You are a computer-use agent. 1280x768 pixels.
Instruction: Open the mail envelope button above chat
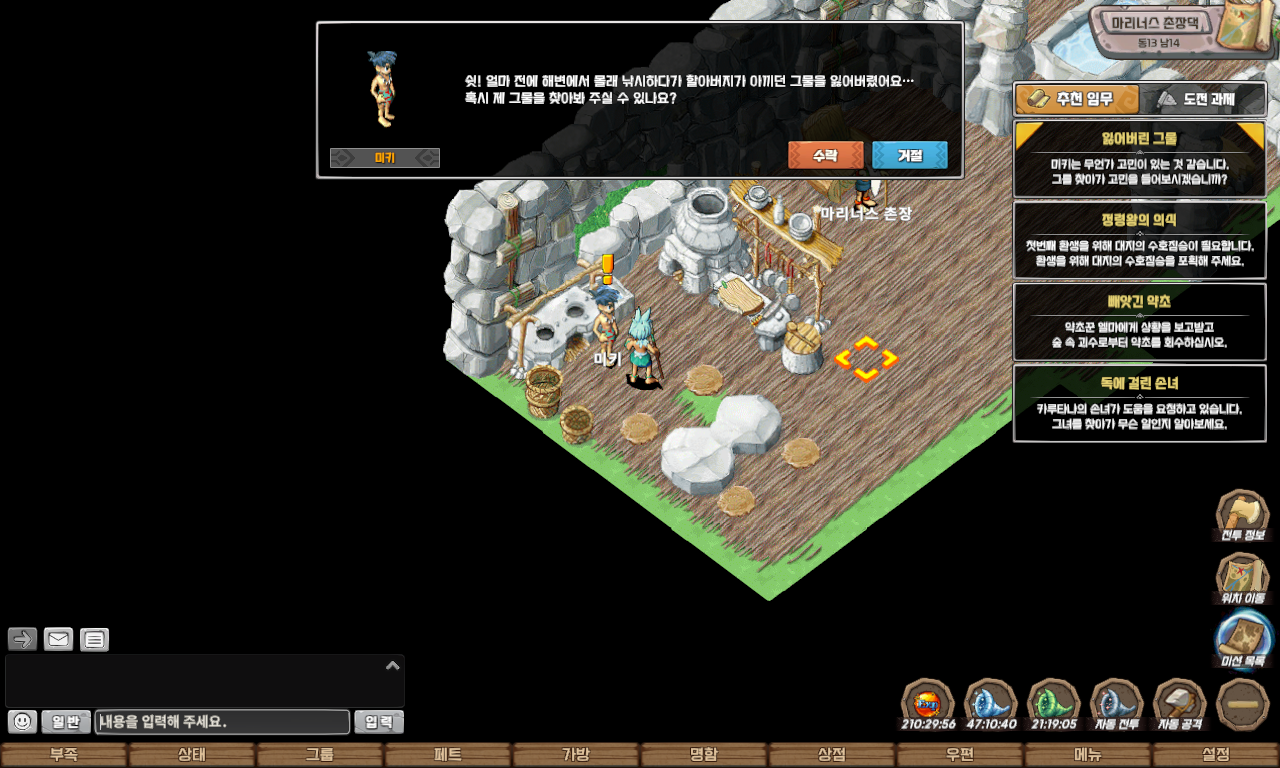[59, 639]
